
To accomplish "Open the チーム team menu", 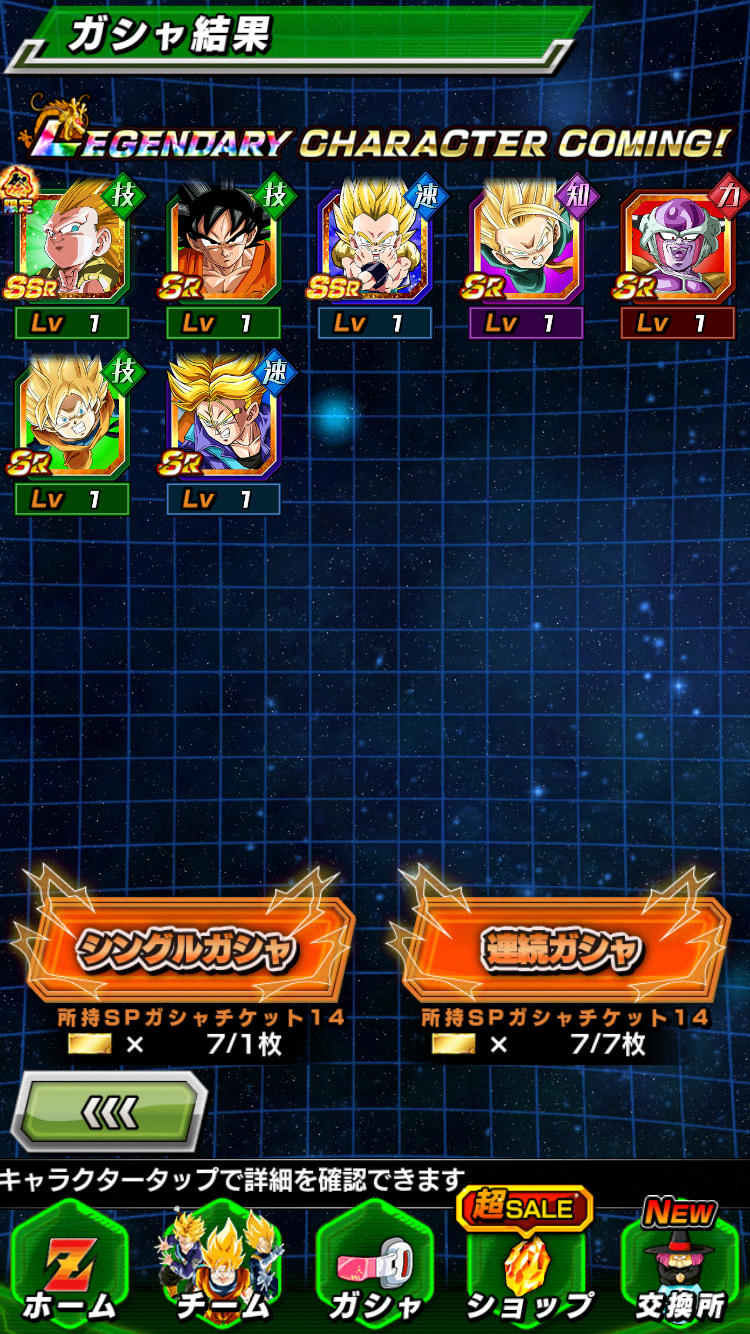I will (222, 1270).
